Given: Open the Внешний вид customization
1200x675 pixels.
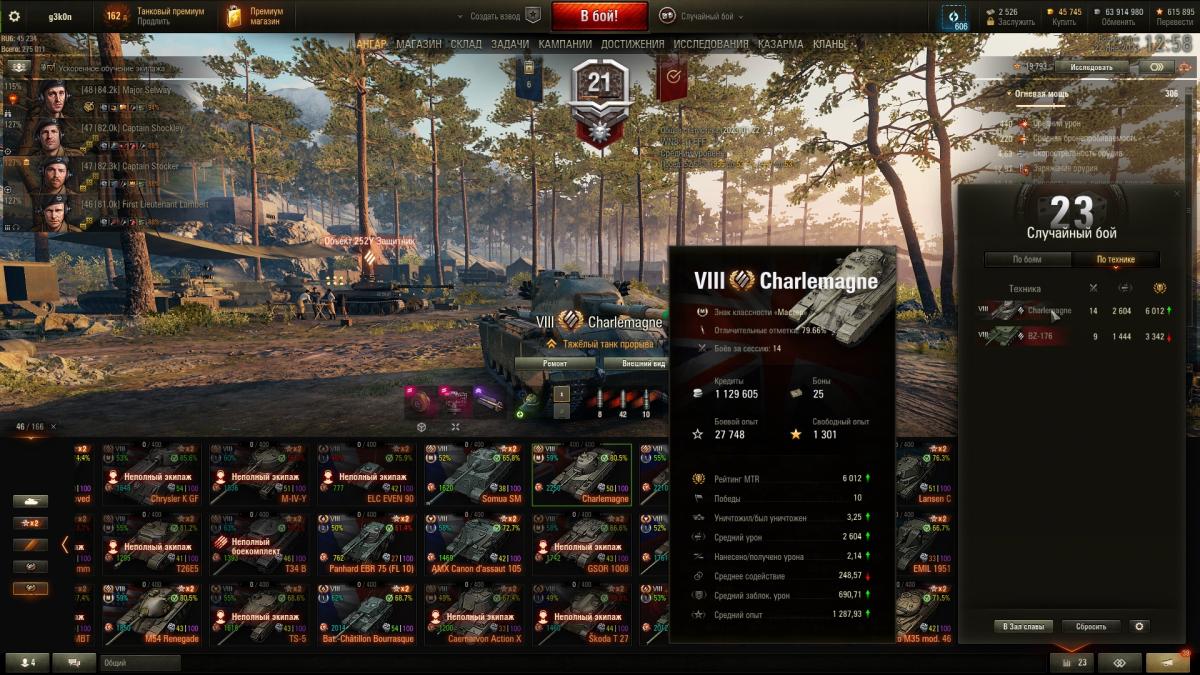Looking at the screenshot, I should click(643, 364).
